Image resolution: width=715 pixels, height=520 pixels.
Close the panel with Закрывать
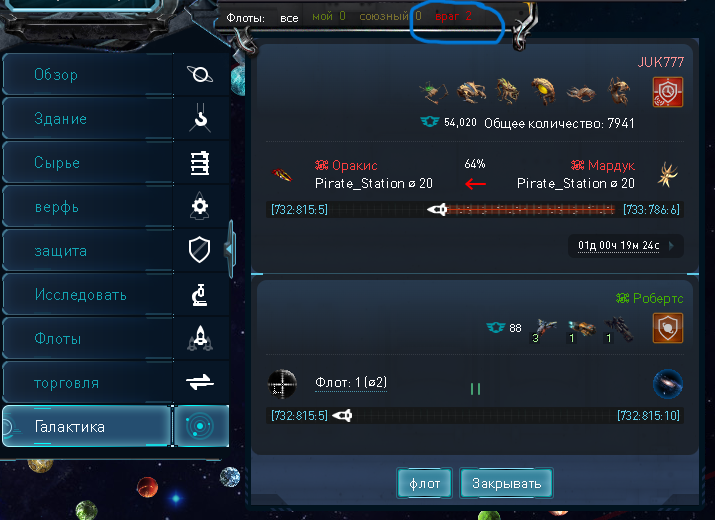point(506,484)
